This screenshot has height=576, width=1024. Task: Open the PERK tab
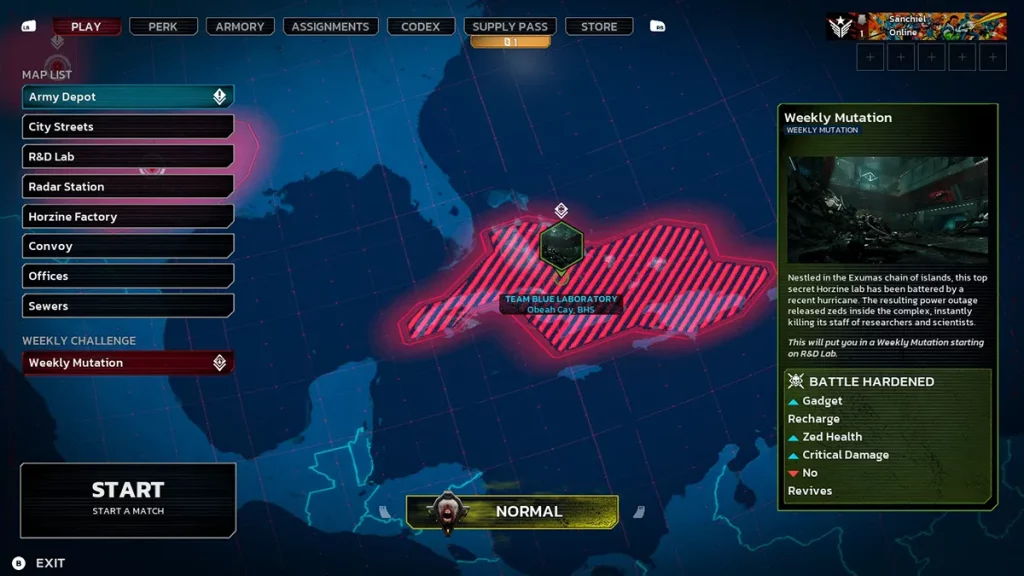click(x=163, y=27)
